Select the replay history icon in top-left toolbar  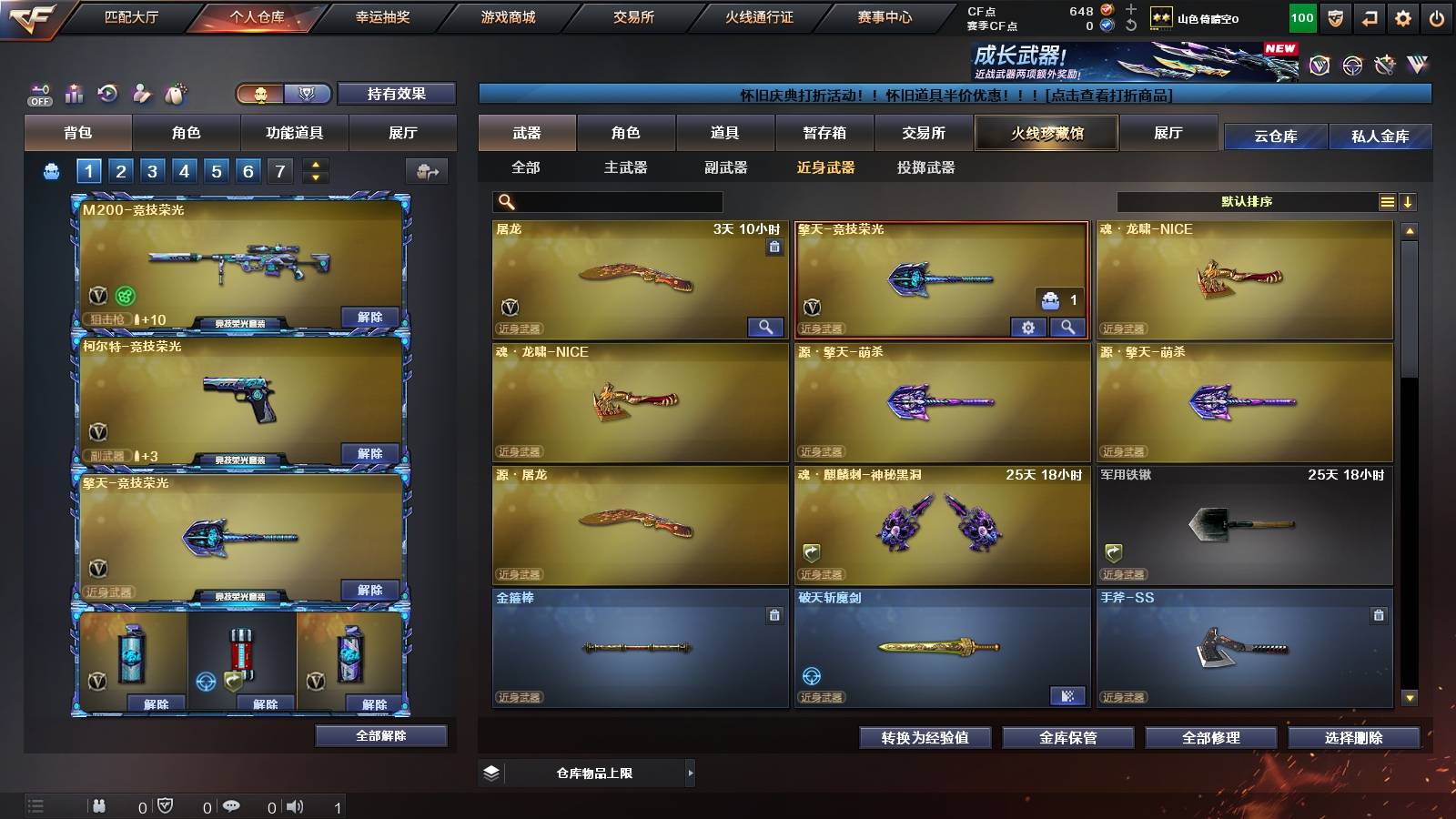point(109,94)
